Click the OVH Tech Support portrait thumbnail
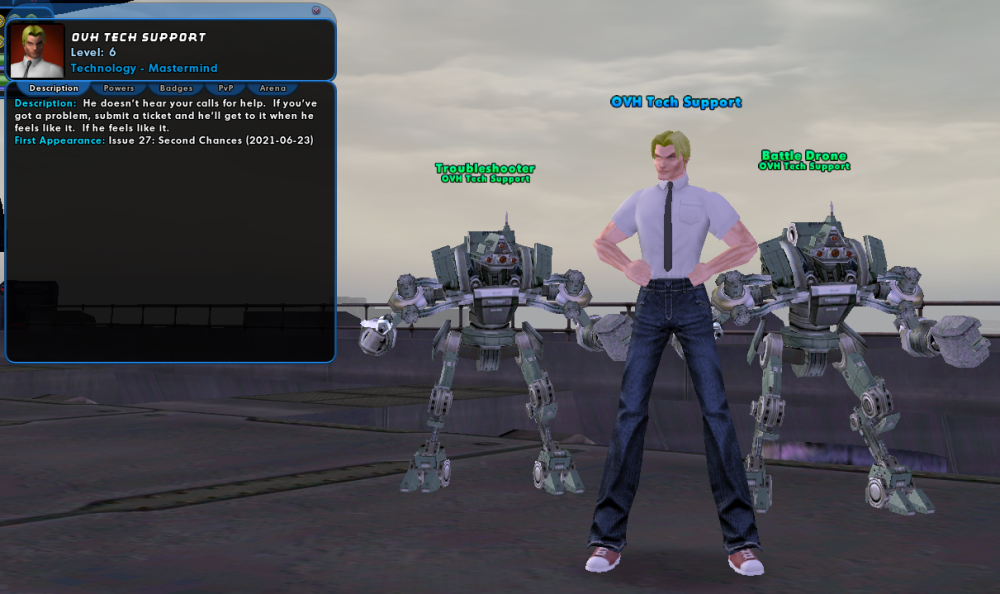This screenshot has width=1000, height=594. 37,50
